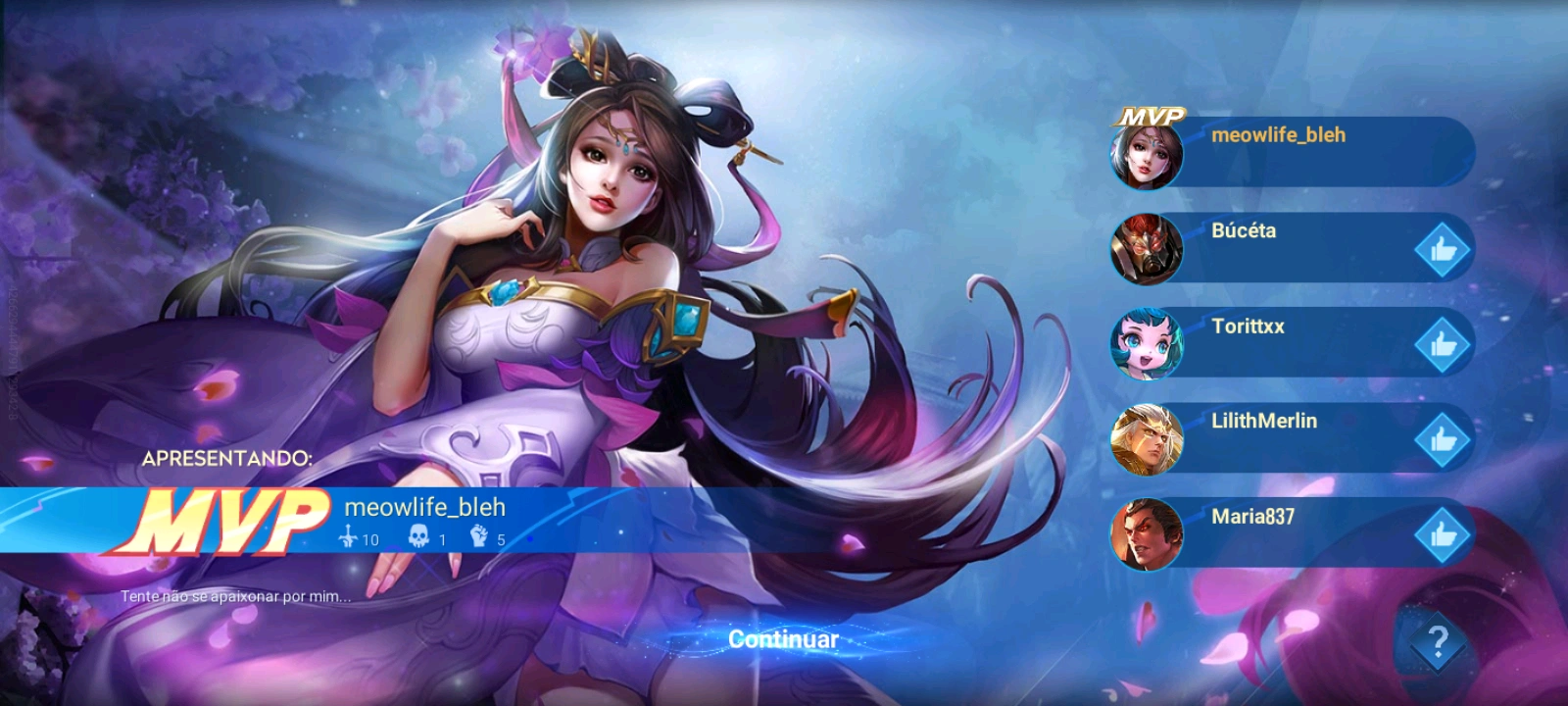Click the Continuar button
Screen dimensions: 1568x706
[783, 639]
